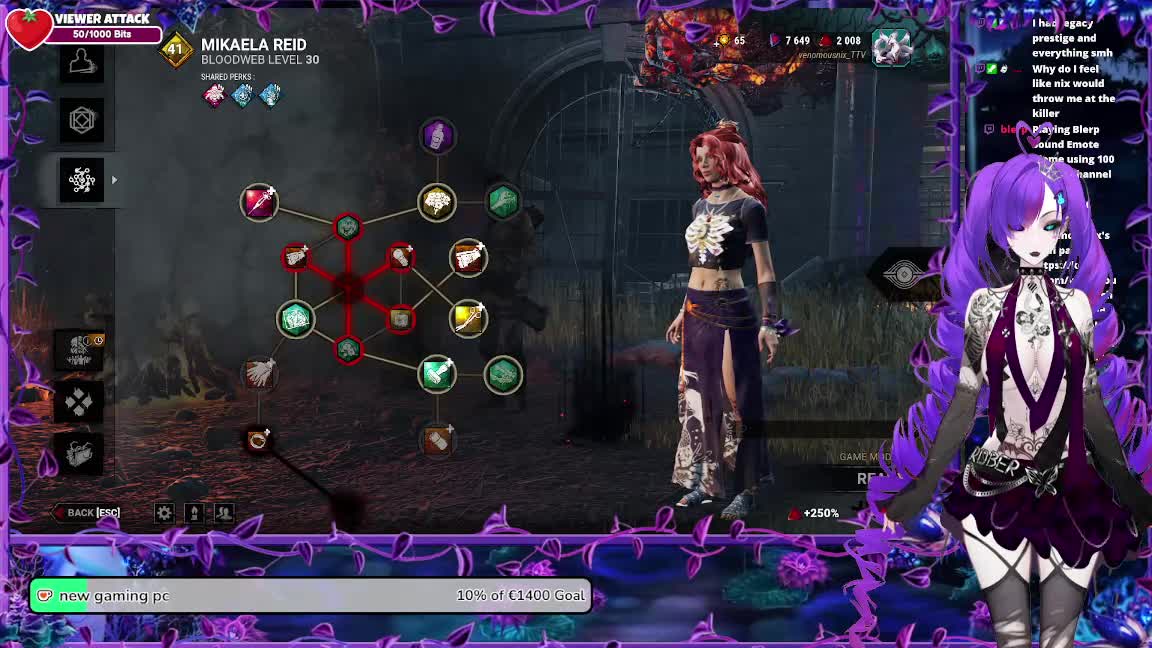
Task: Open the gear settings icon
Action: 164,513
